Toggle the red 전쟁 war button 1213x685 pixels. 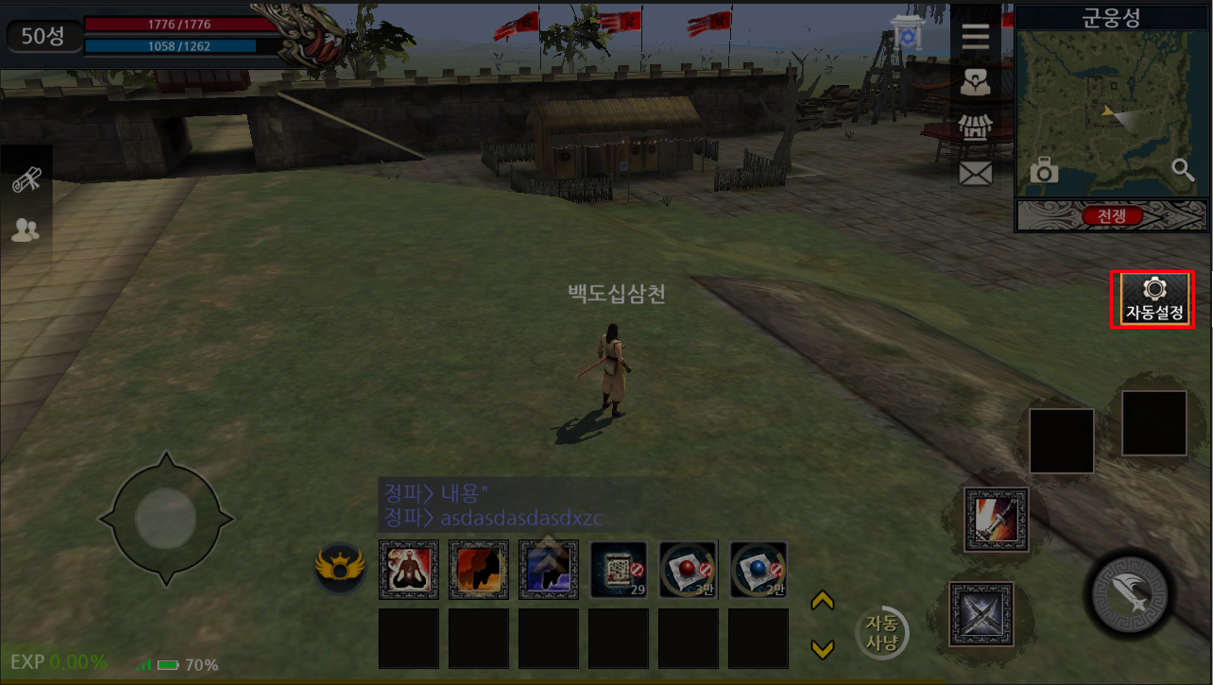[x=1111, y=216]
